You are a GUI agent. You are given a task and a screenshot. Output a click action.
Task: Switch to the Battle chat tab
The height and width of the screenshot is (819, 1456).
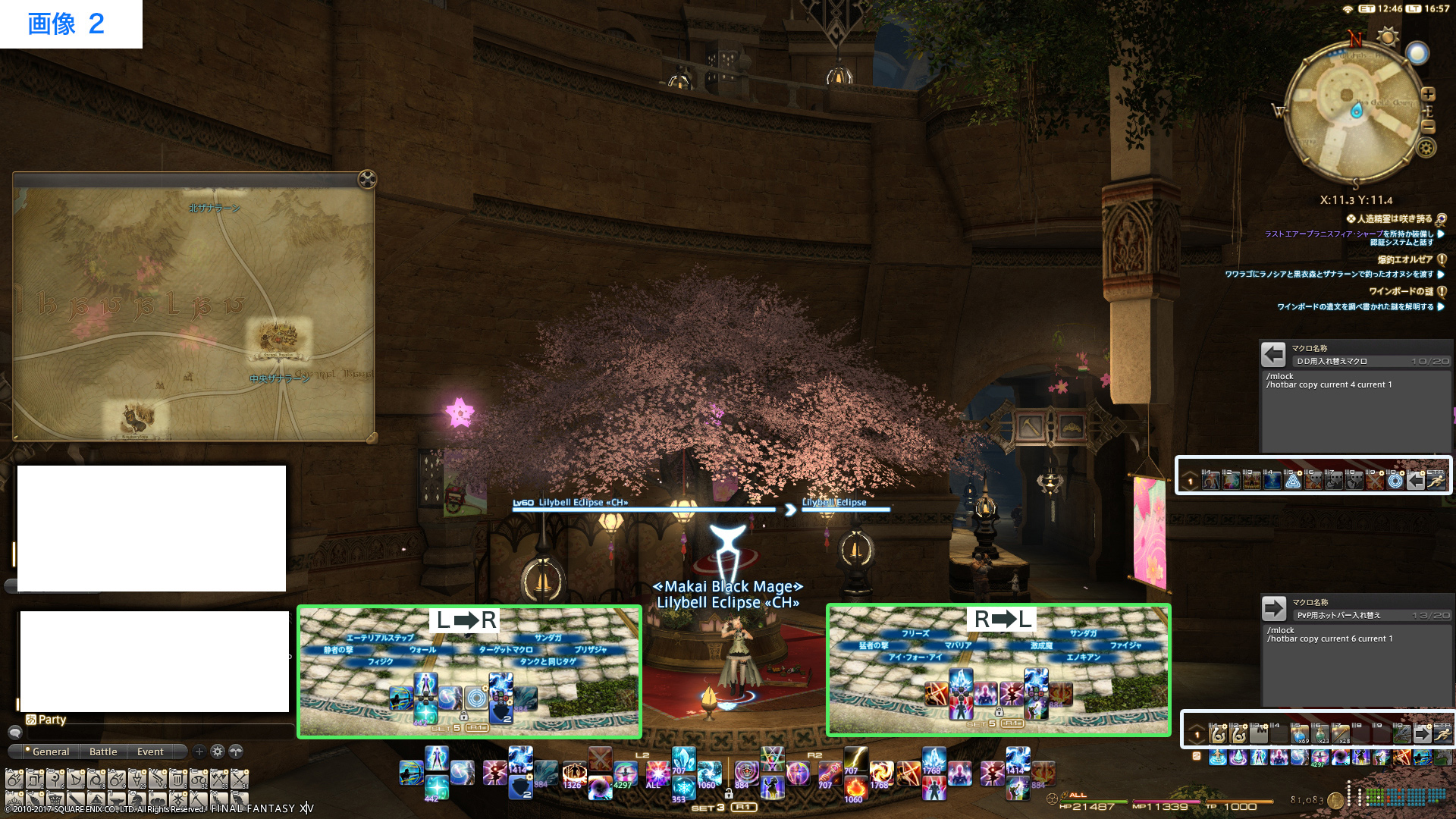point(103,752)
